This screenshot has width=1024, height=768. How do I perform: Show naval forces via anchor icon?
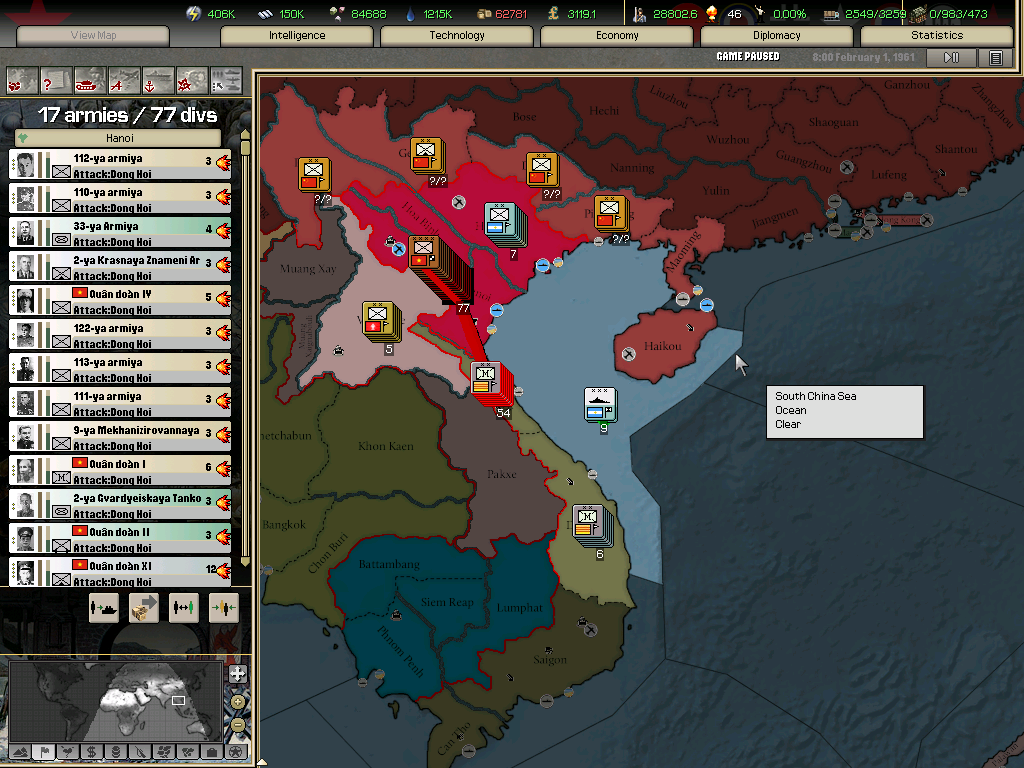157,79
